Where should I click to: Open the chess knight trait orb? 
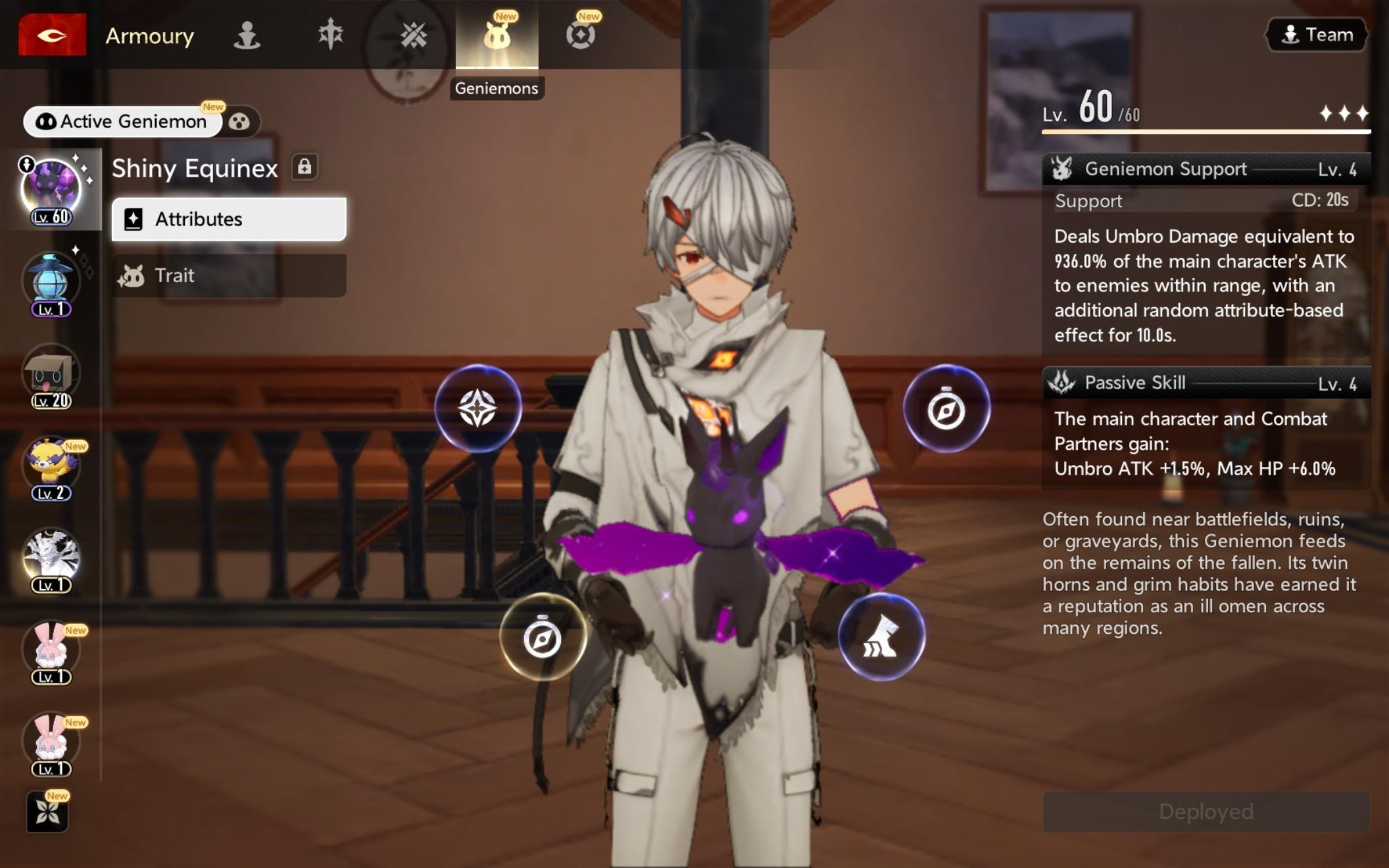(x=881, y=637)
